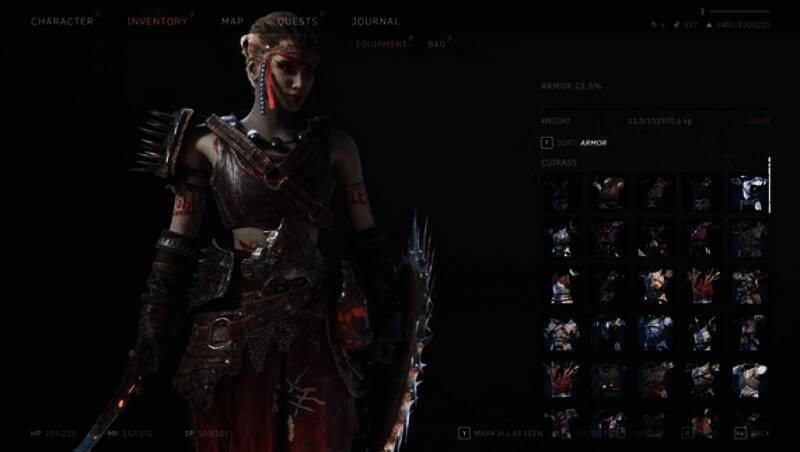This screenshot has height=452, width=800.
Task: Choose the bright silver cuirass in the top row
Action: (x=749, y=192)
